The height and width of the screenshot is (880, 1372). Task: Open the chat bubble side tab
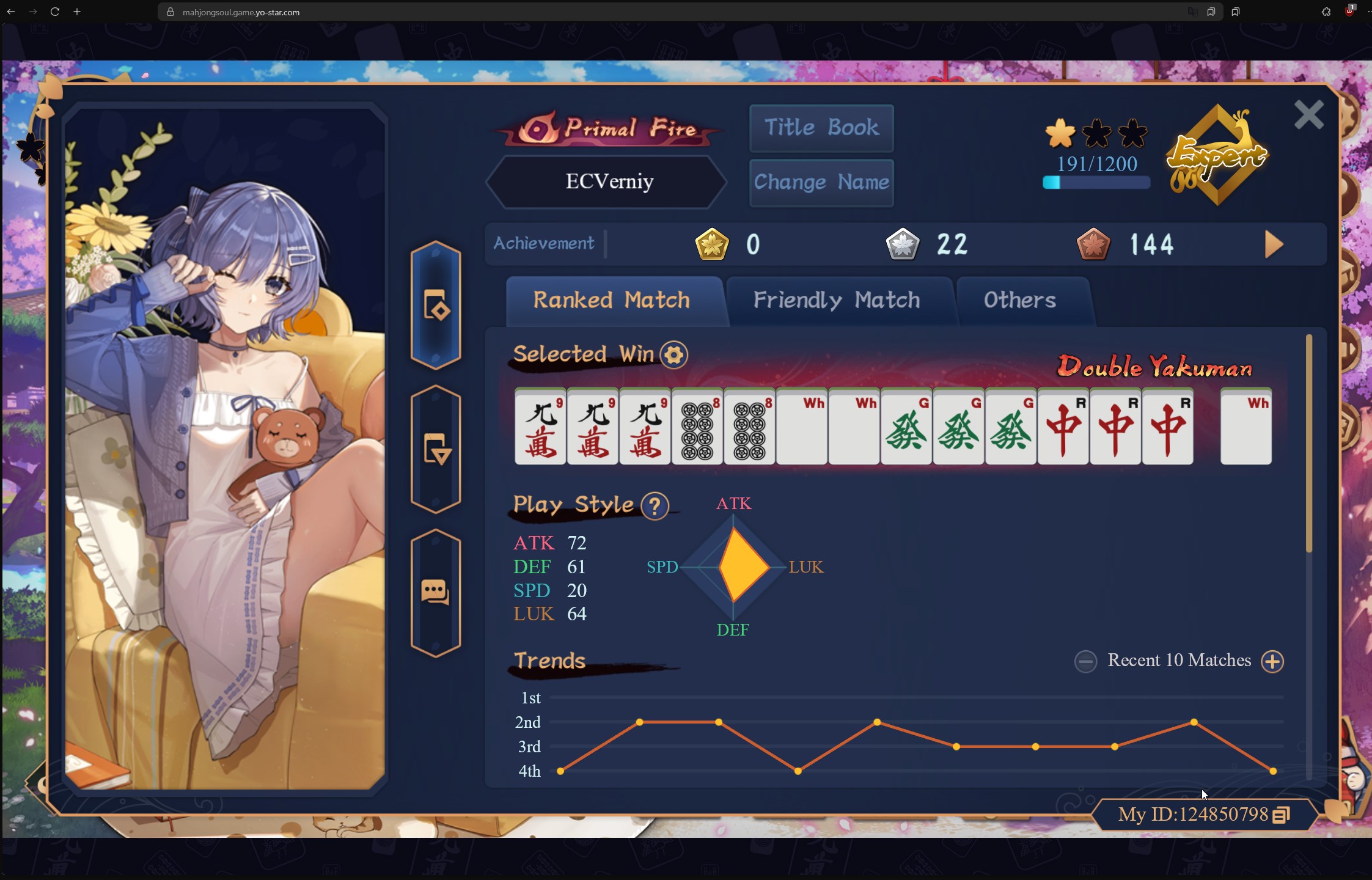pos(435,592)
